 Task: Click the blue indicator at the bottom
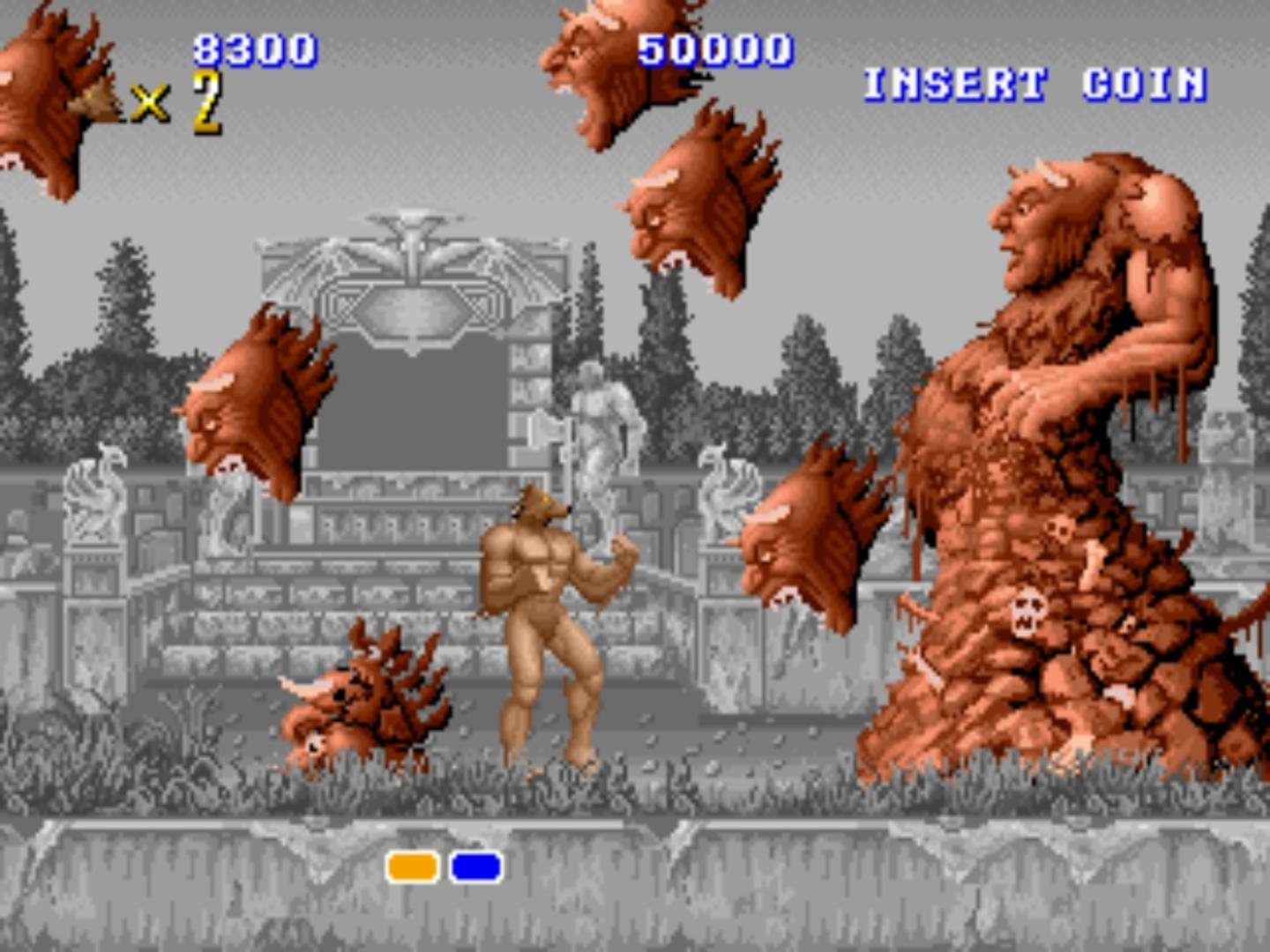coord(475,868)
